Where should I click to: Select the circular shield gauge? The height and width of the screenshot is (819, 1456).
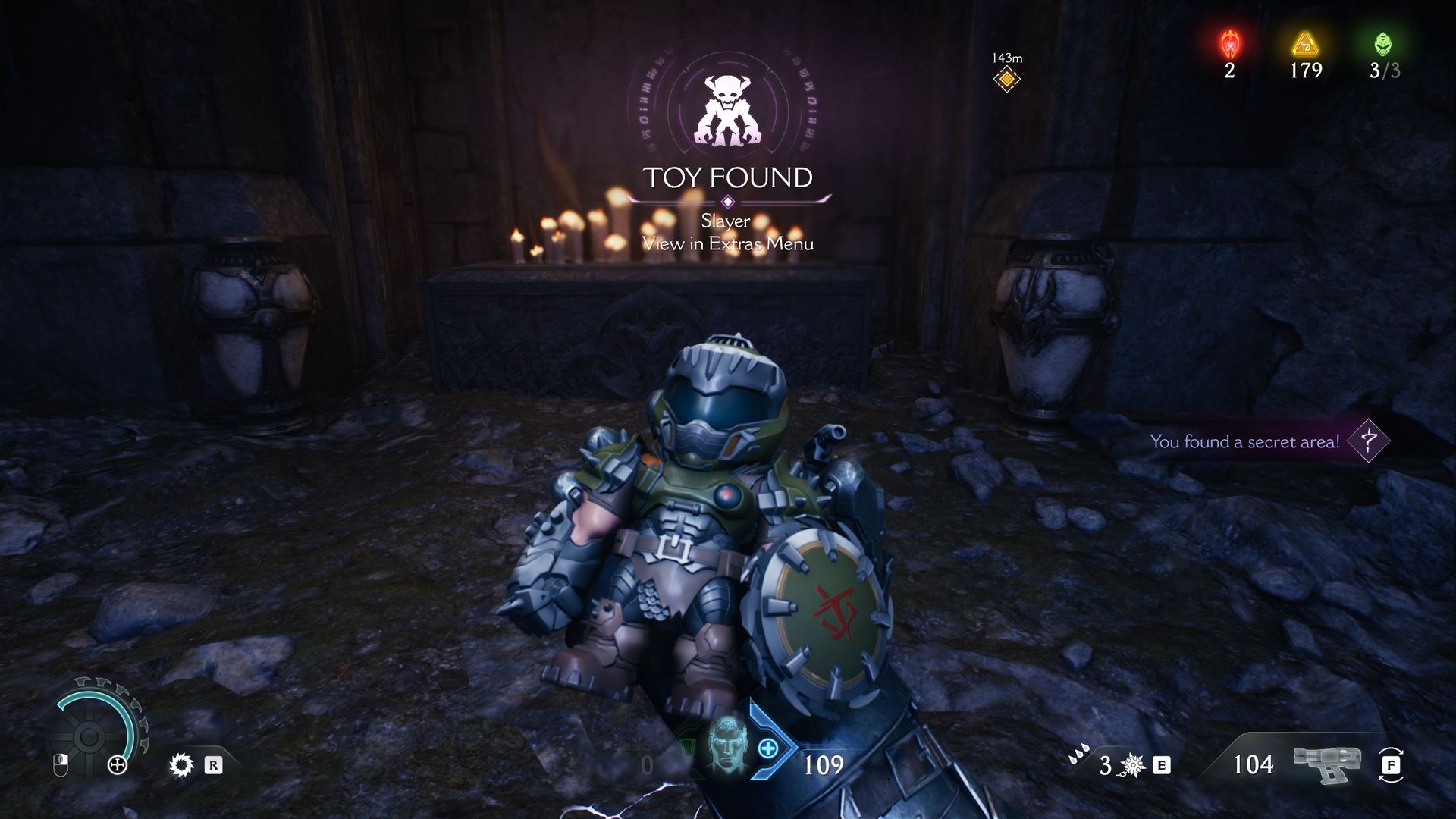coord(89,734)
